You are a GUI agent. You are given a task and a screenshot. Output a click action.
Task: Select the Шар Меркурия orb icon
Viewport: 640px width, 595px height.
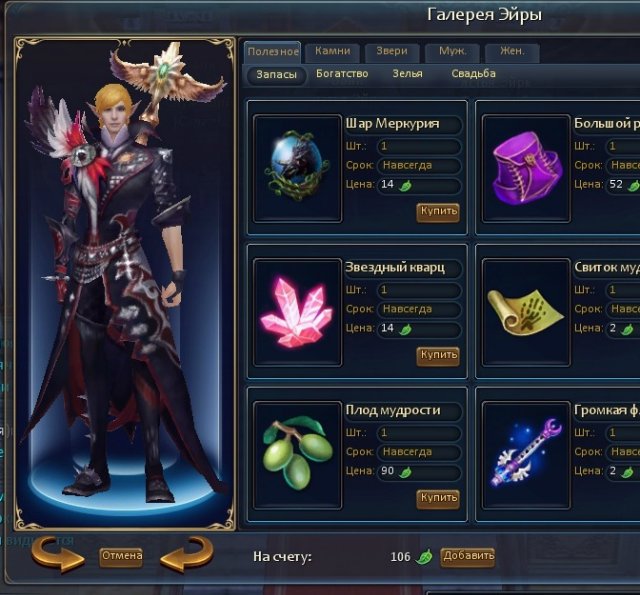pyautogui.click(x=297, y=167)
